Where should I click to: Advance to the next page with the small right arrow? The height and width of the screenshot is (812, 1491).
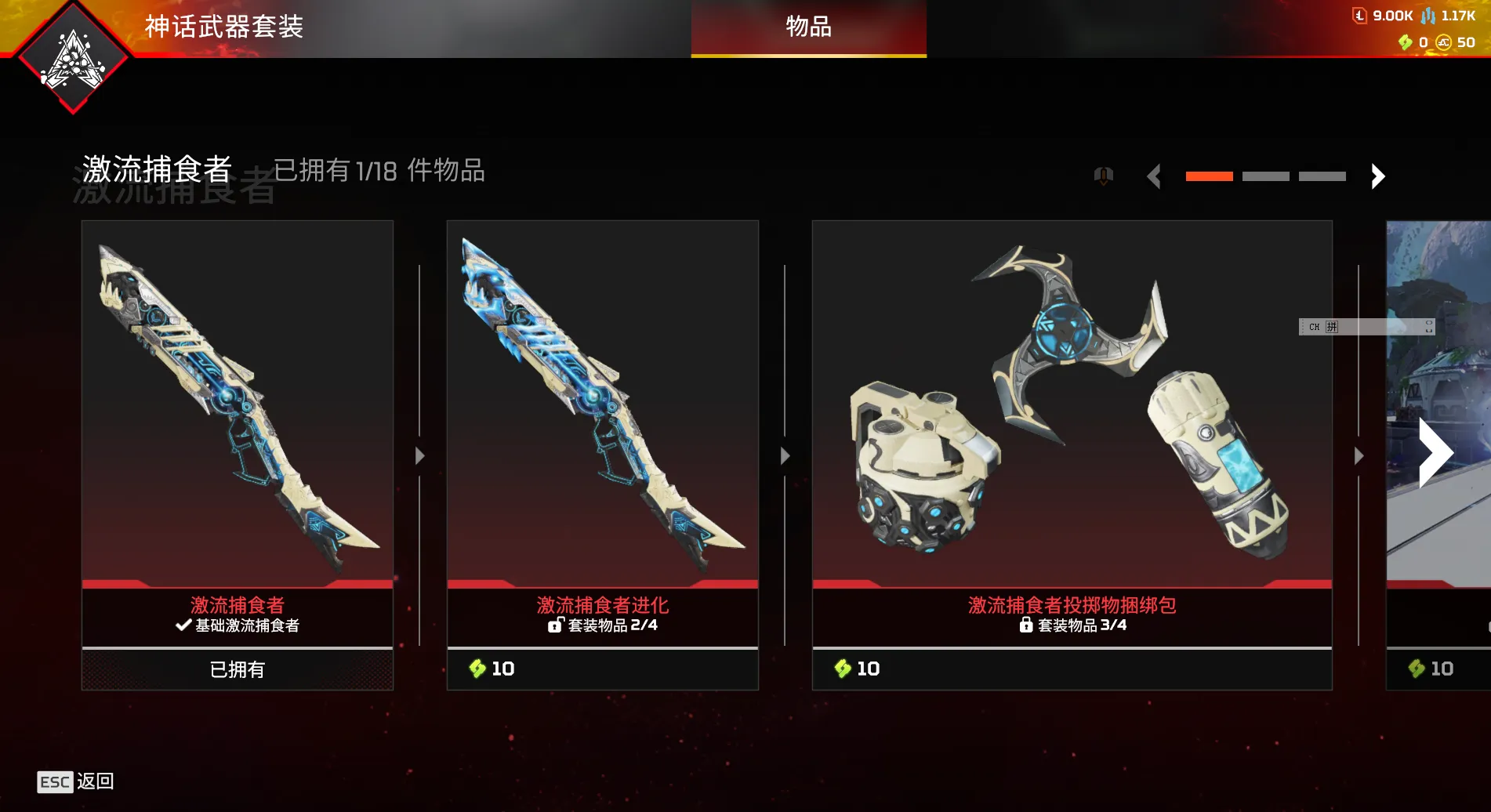pyautogui.click(x=1377, y=176)
